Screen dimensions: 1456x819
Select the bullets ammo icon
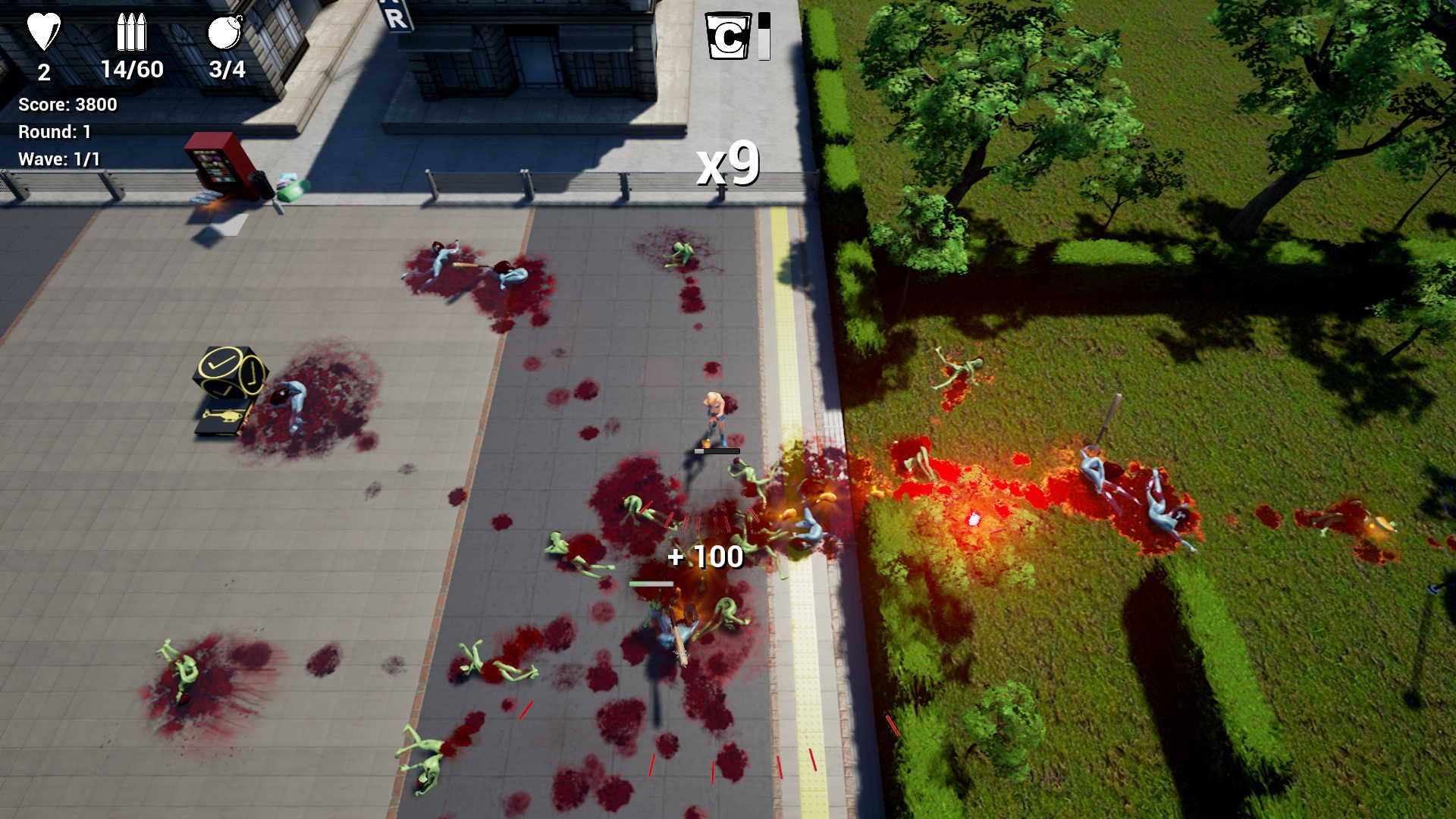pyautogui.click(x=130, y=32)
